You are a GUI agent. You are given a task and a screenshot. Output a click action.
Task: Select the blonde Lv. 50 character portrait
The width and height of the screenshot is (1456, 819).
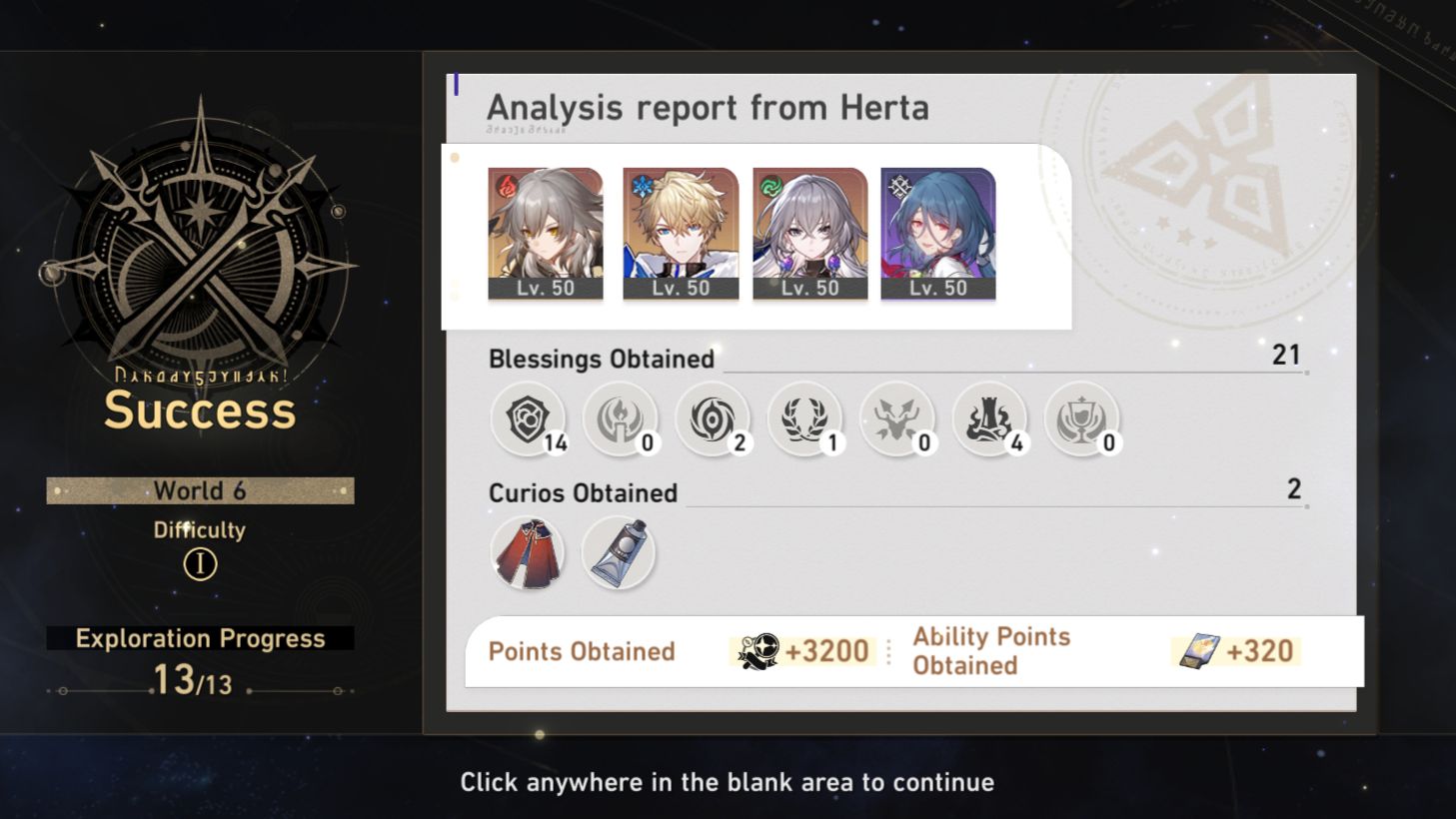(679, 232)
